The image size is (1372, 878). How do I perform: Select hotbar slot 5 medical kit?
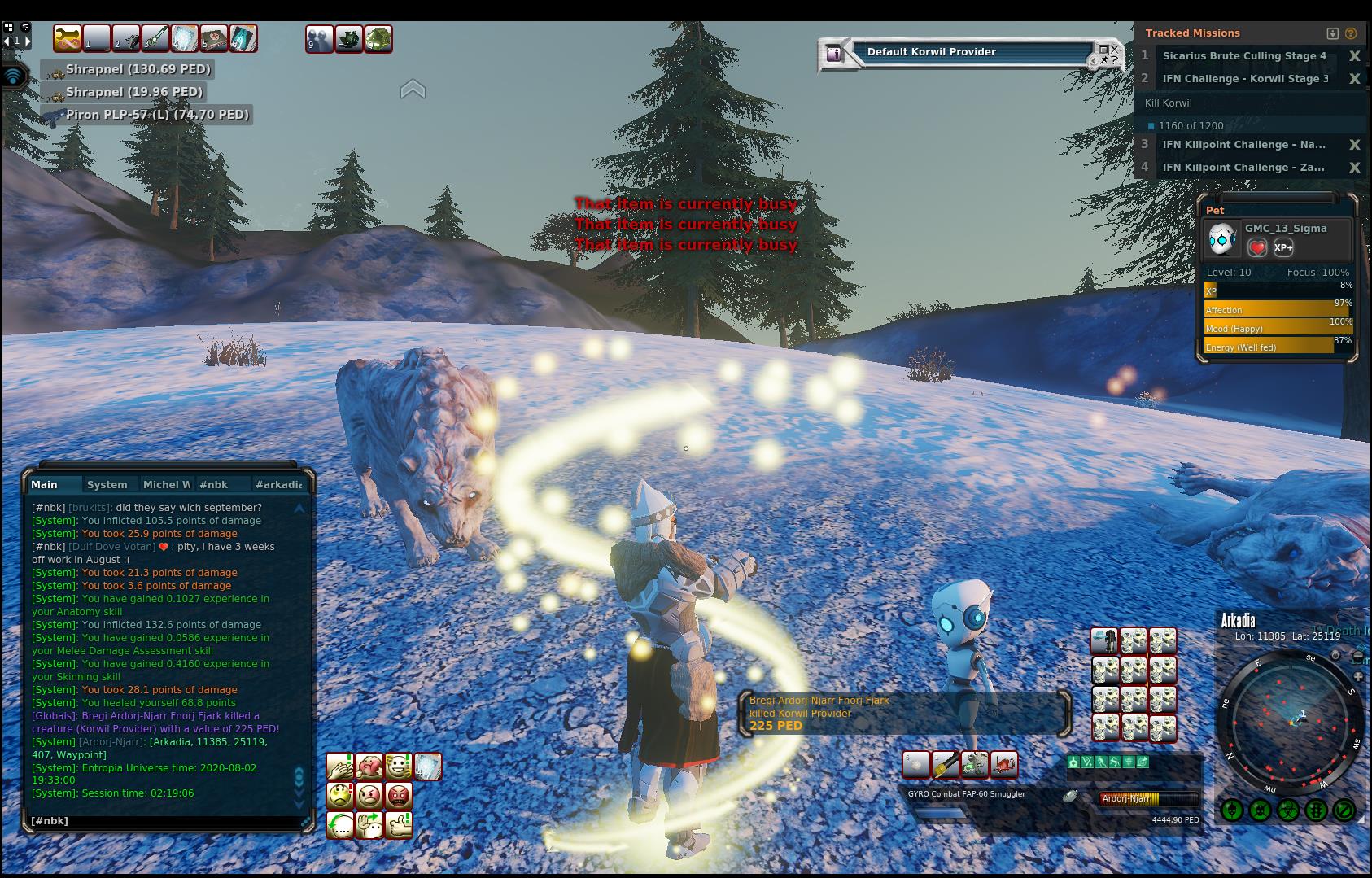213,38
